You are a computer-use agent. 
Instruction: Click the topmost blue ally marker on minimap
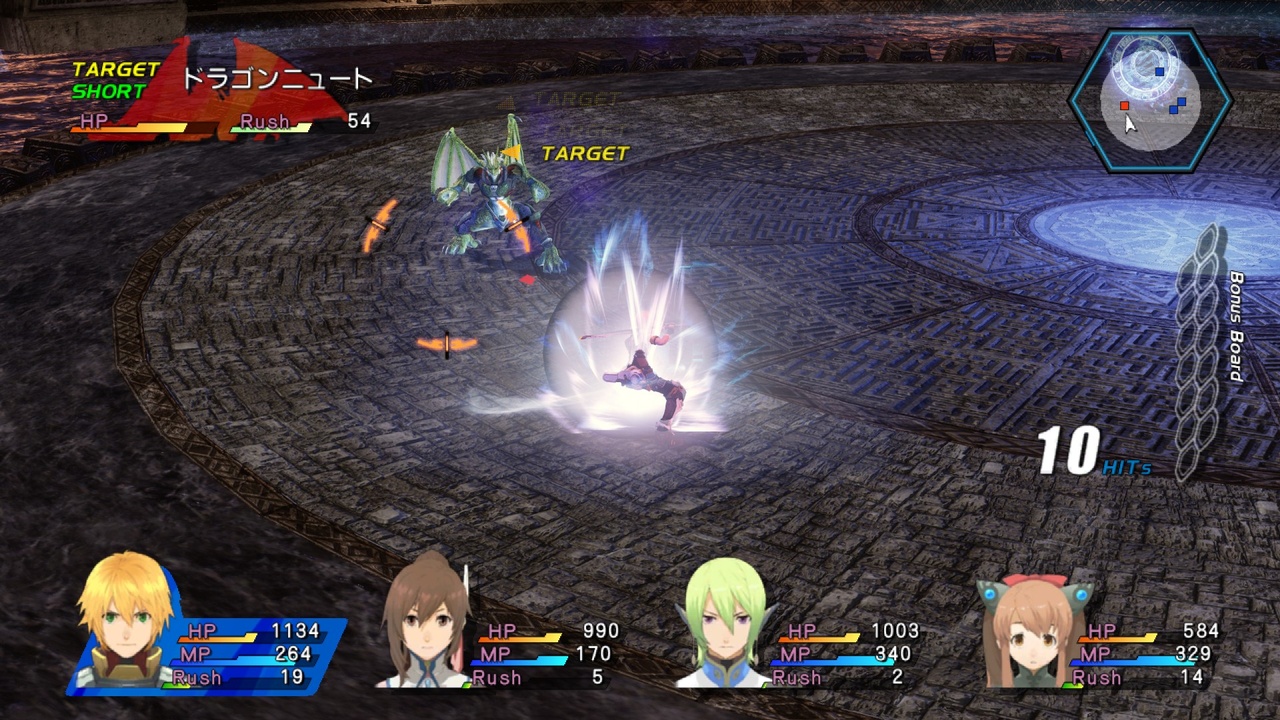[1160, 71]
